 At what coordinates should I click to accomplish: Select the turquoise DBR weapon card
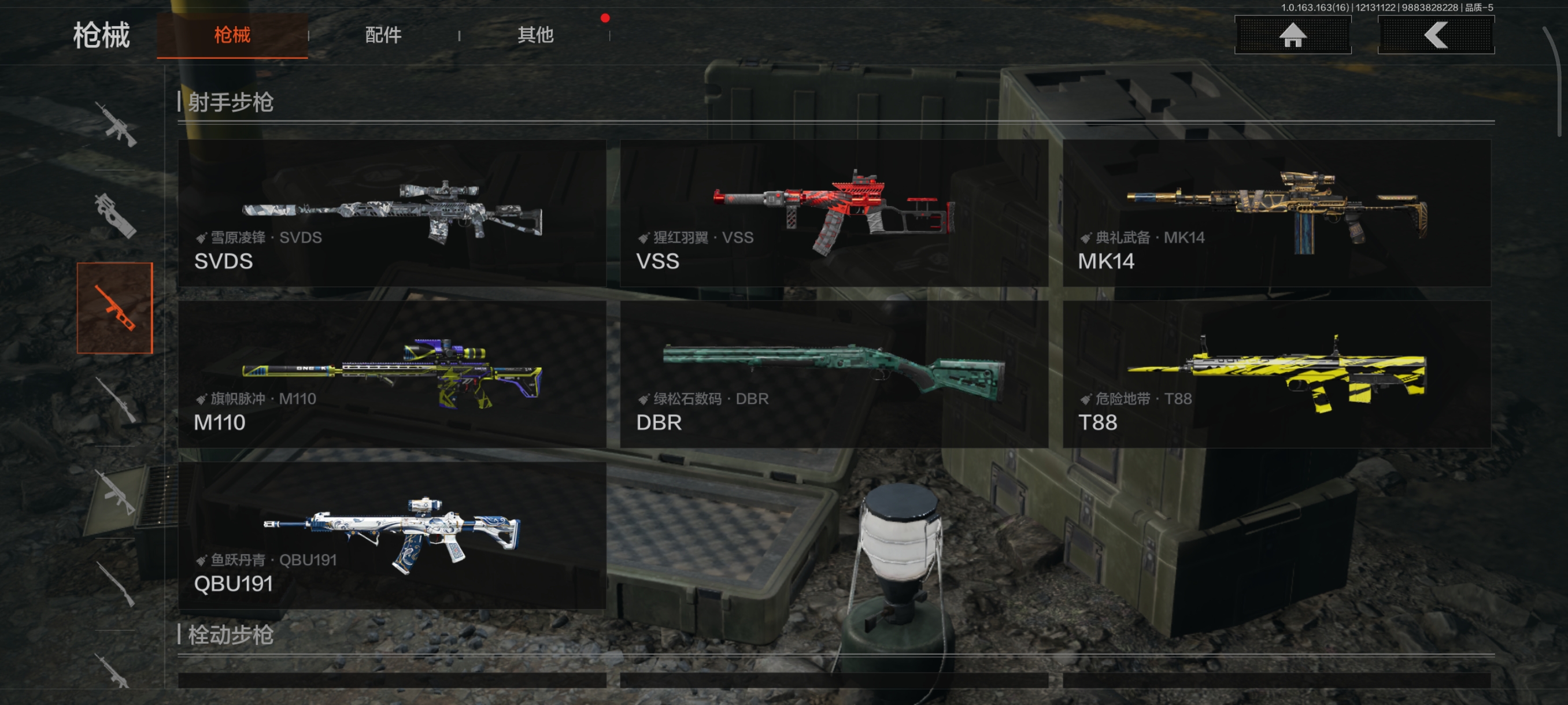[833, 374]
